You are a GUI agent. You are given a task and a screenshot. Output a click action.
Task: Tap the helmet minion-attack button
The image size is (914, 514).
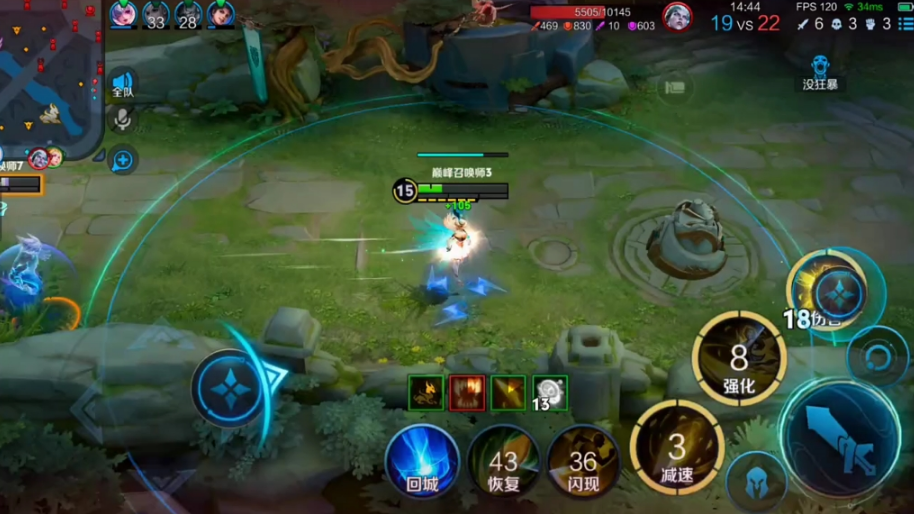pyautogui.click(x=755, y=483)
